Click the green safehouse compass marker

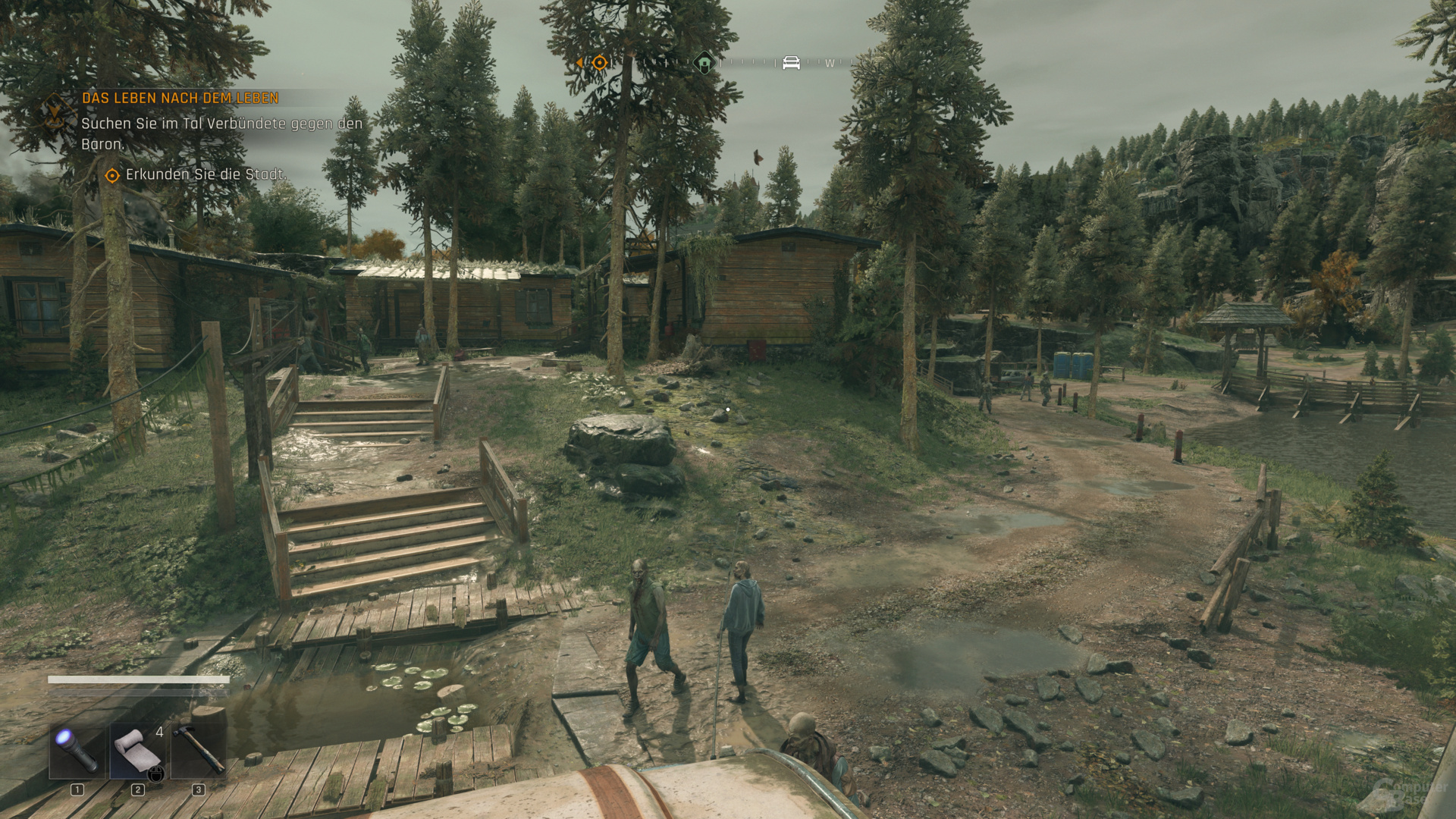pos(704,63)
